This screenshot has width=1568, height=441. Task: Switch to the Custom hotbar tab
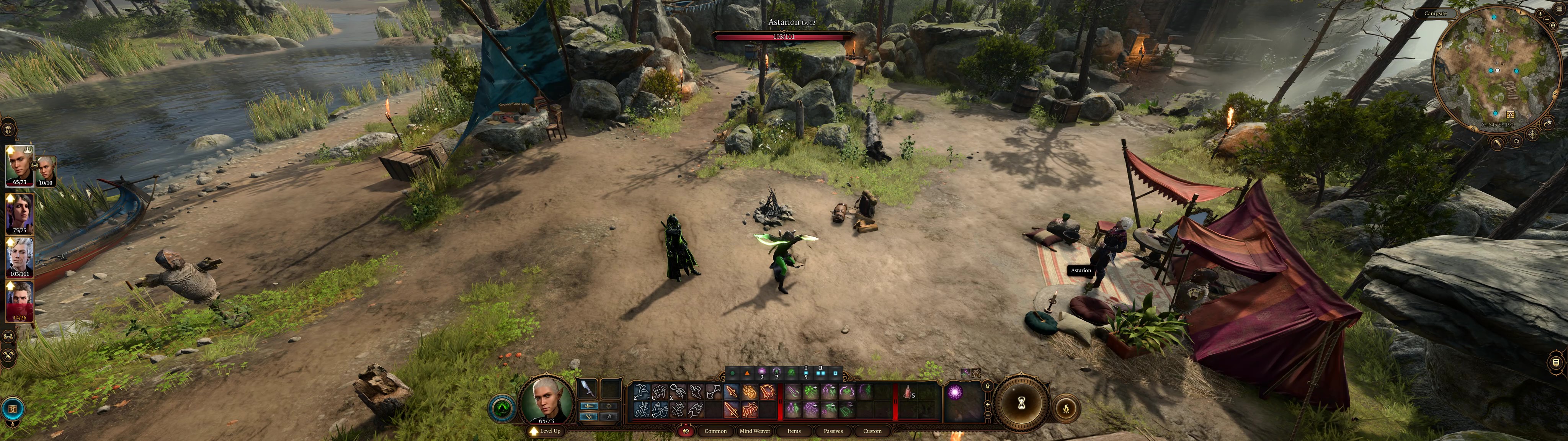[x=872, y=431]
